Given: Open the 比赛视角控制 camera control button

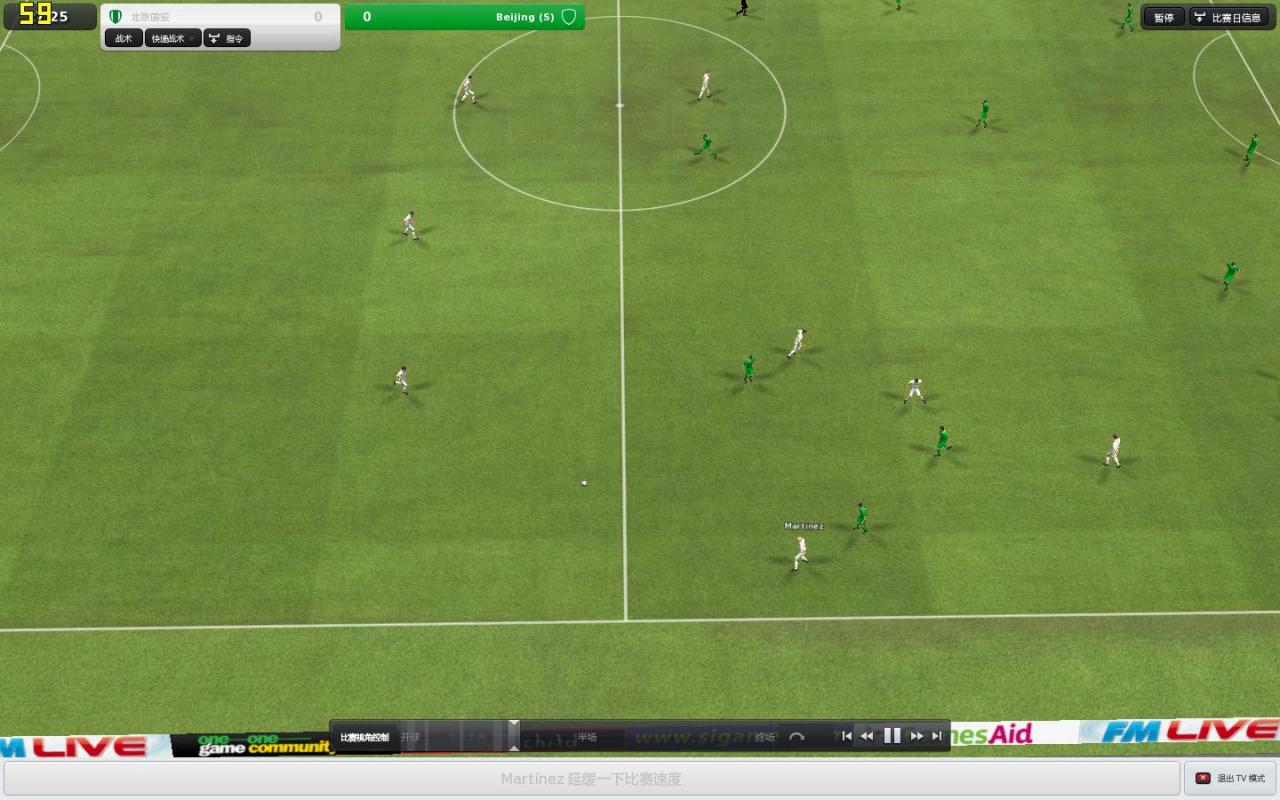Looking at the screenshot, I should (364, 737).
